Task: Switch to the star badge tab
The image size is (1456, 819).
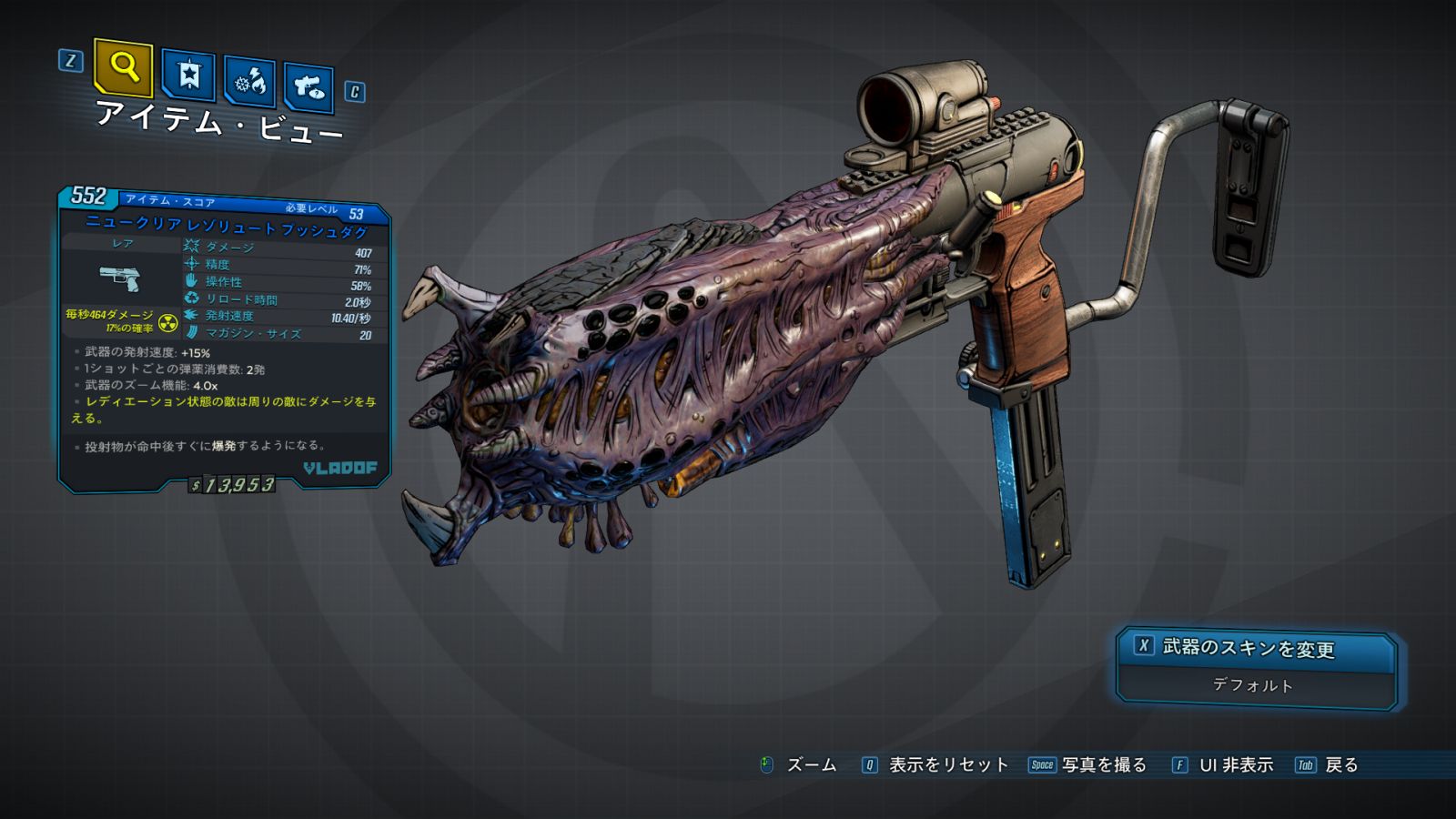Action: click(x=188, y=75)
